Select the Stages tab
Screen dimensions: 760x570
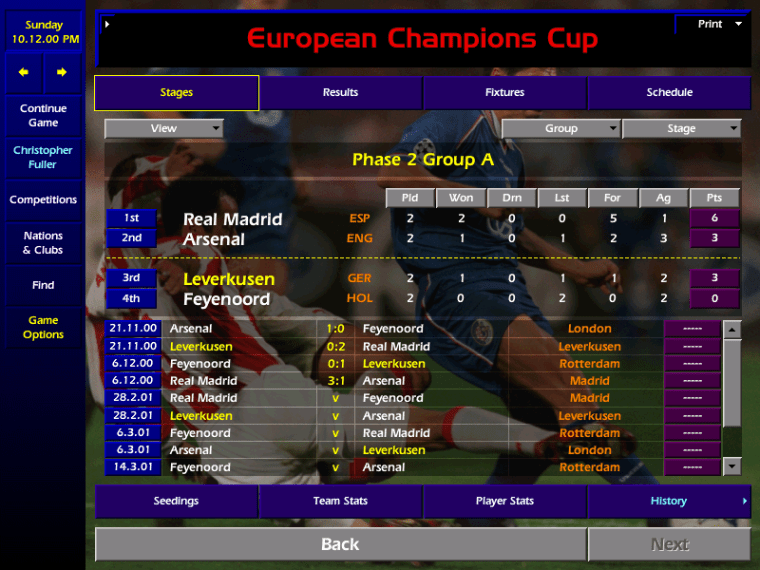point(176,93)
